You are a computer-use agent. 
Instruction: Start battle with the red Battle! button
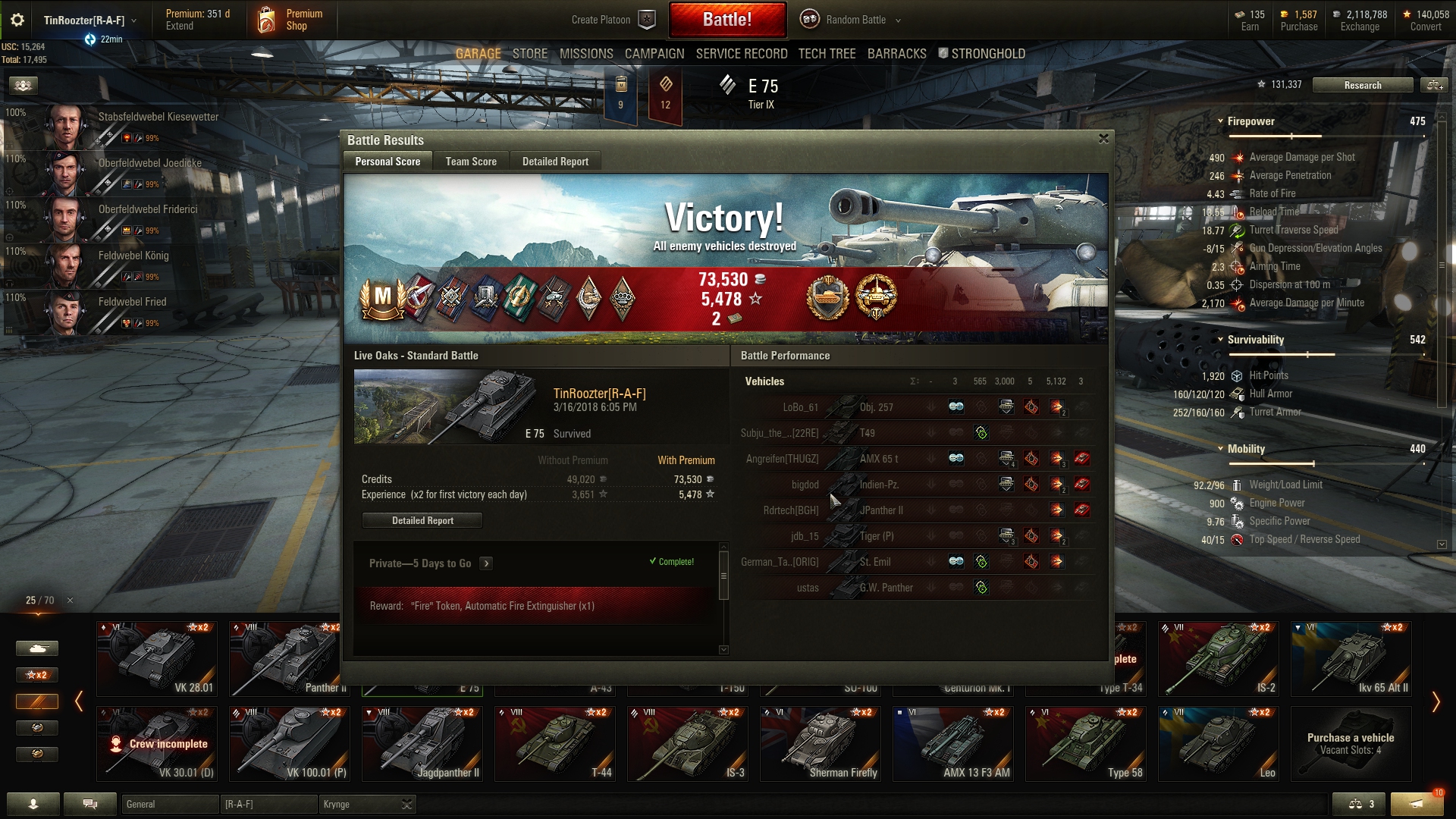(726, 20)
